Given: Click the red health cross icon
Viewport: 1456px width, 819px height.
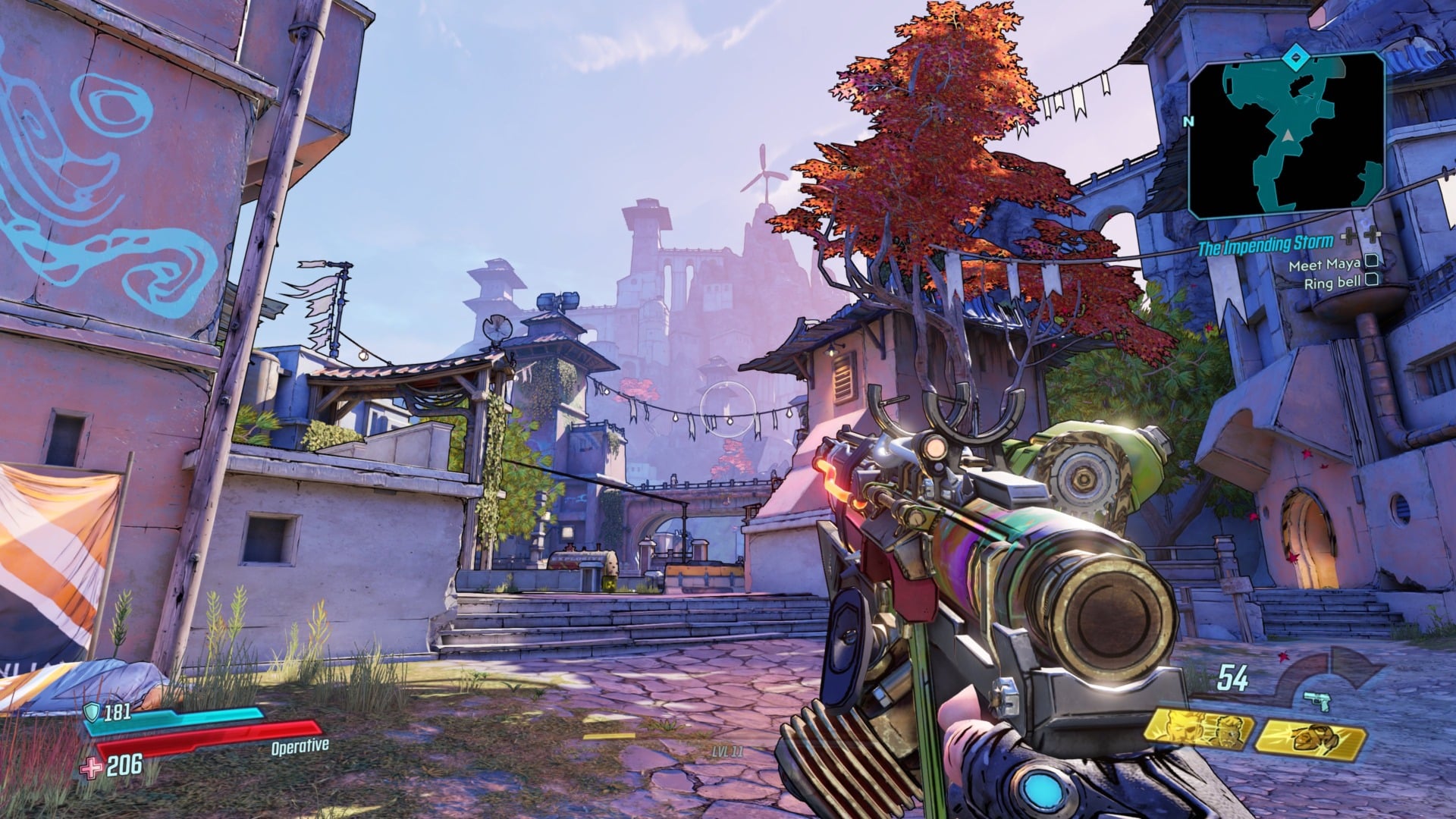Looking at the screenshot, I should [x=91, y=768].
